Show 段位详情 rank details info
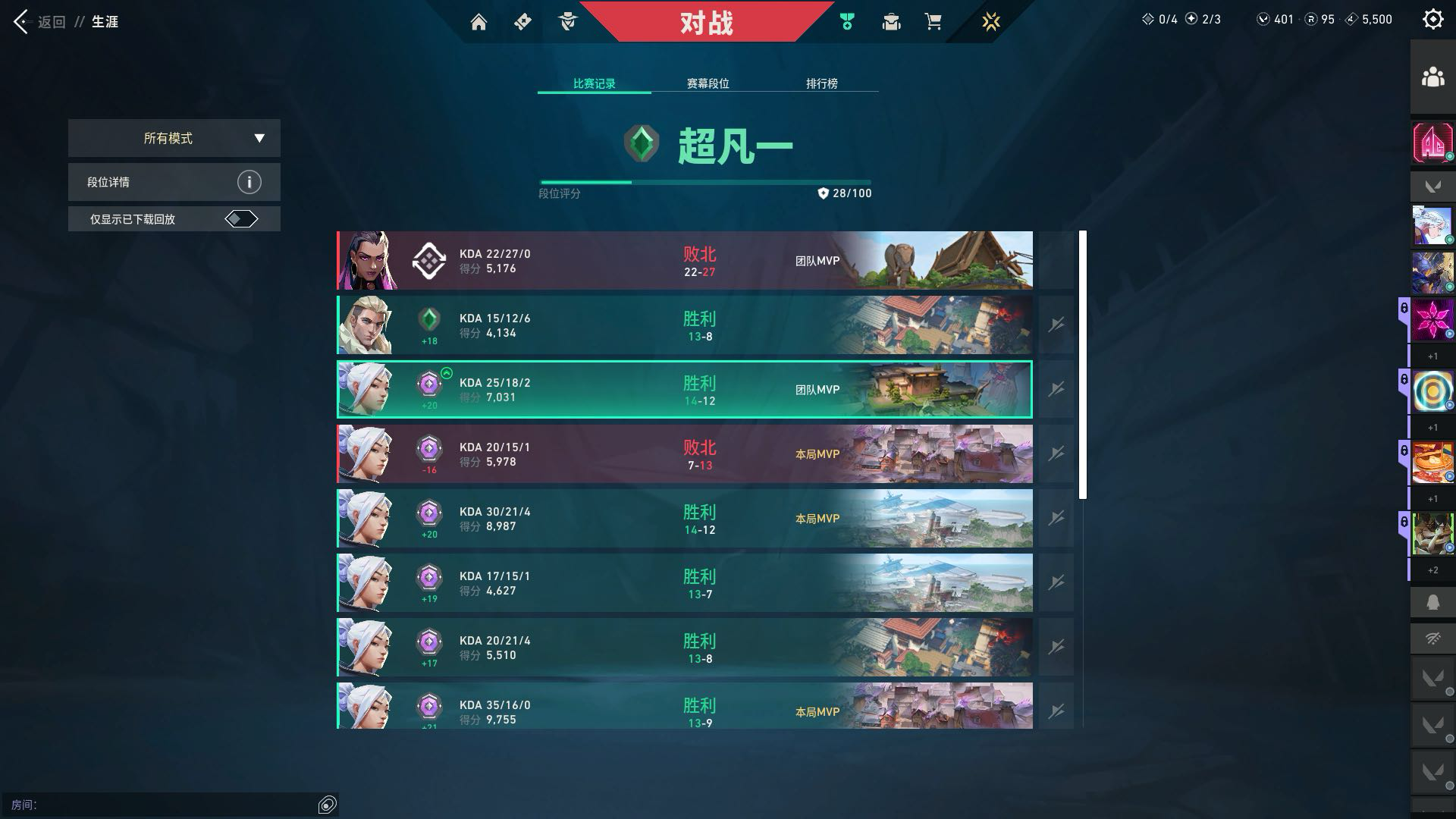The image size is (1456, 819). tap(249, 182)
